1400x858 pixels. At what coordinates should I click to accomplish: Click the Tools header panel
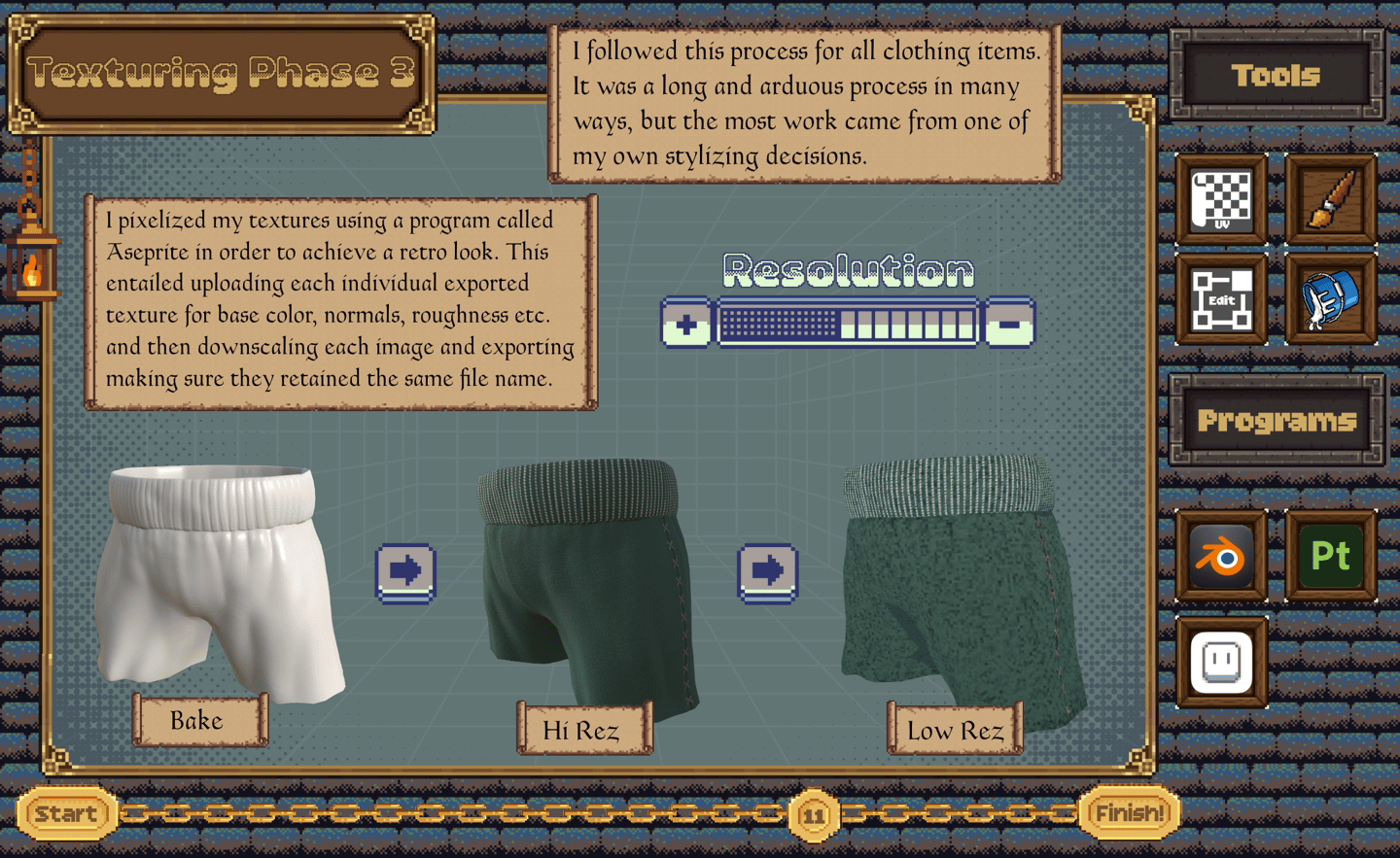pos(1277,75)
